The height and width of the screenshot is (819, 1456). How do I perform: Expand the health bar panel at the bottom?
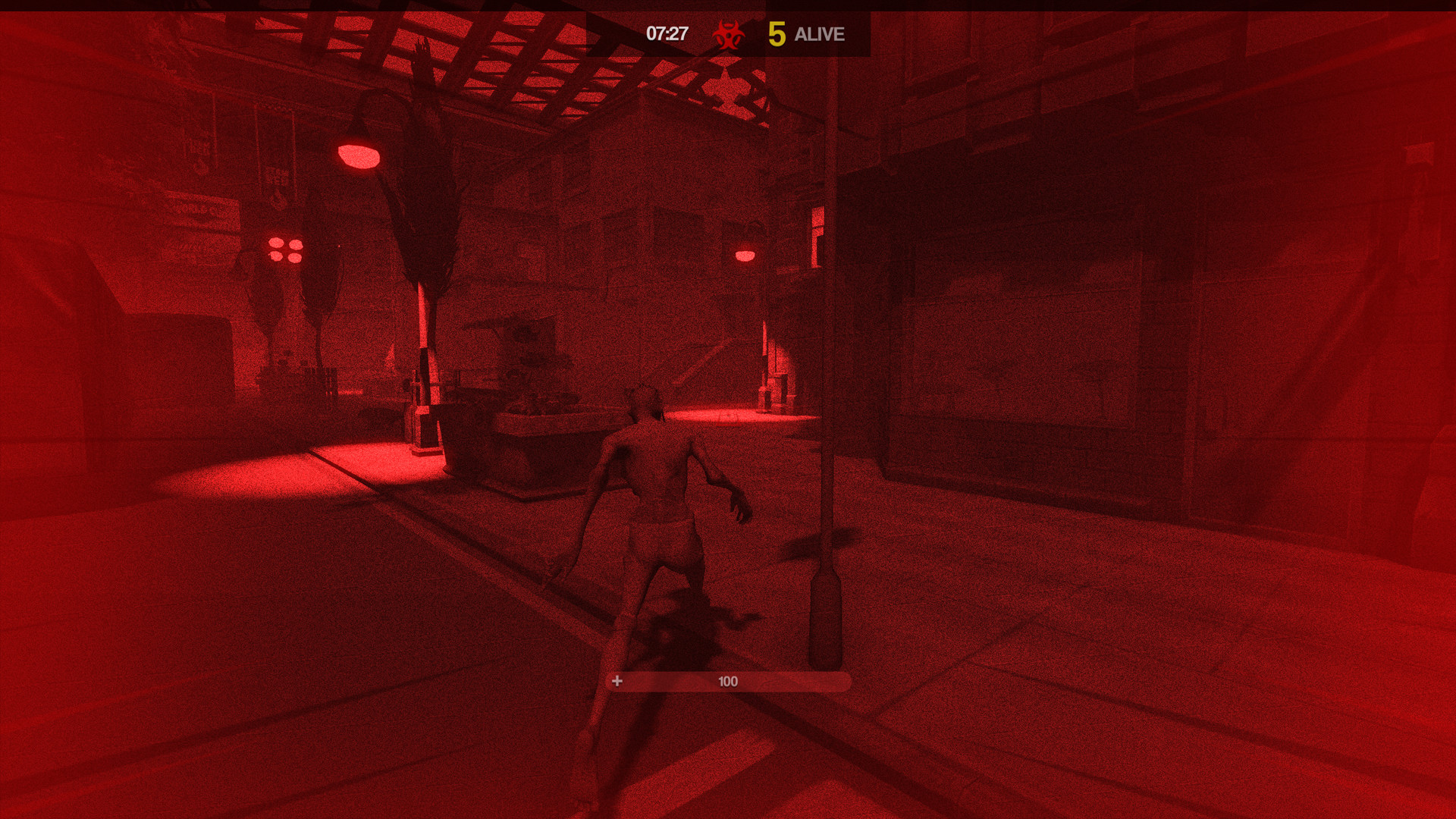(x=728, y=681)
